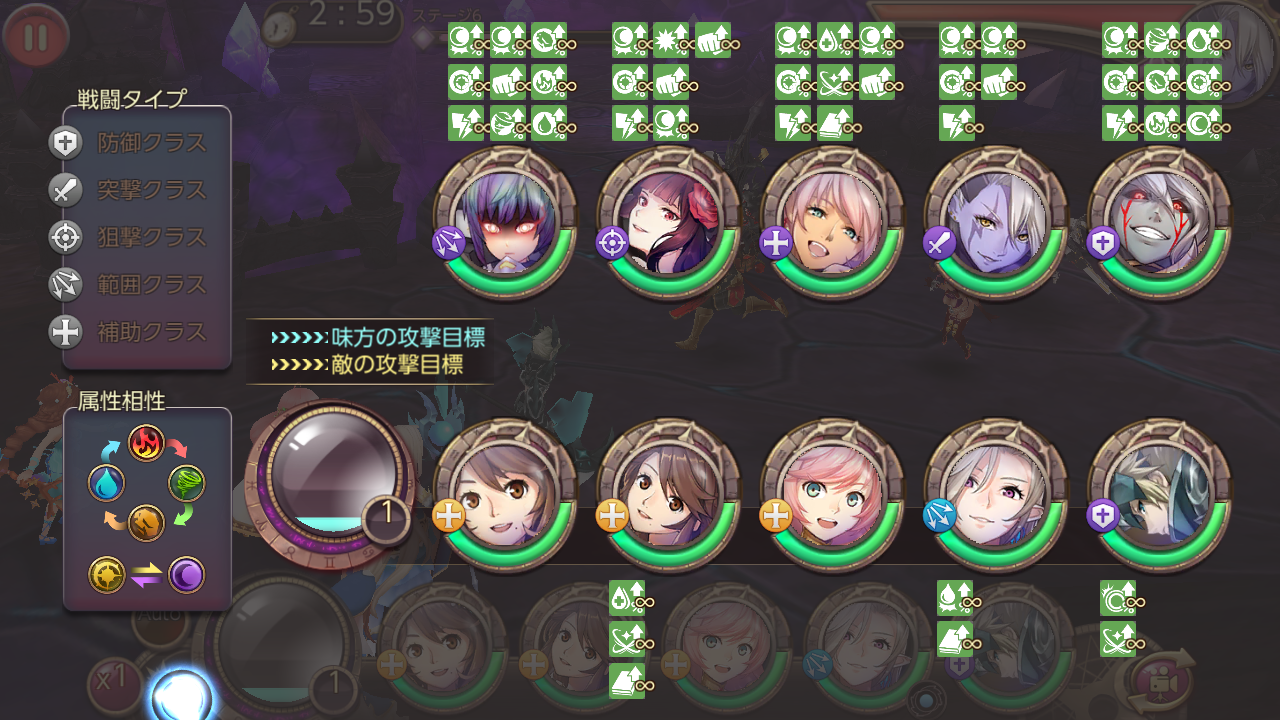The height and width of the screenshot is (720, 1280).
Task: Tap the camera button in the corner
Action: (1161, 681)
